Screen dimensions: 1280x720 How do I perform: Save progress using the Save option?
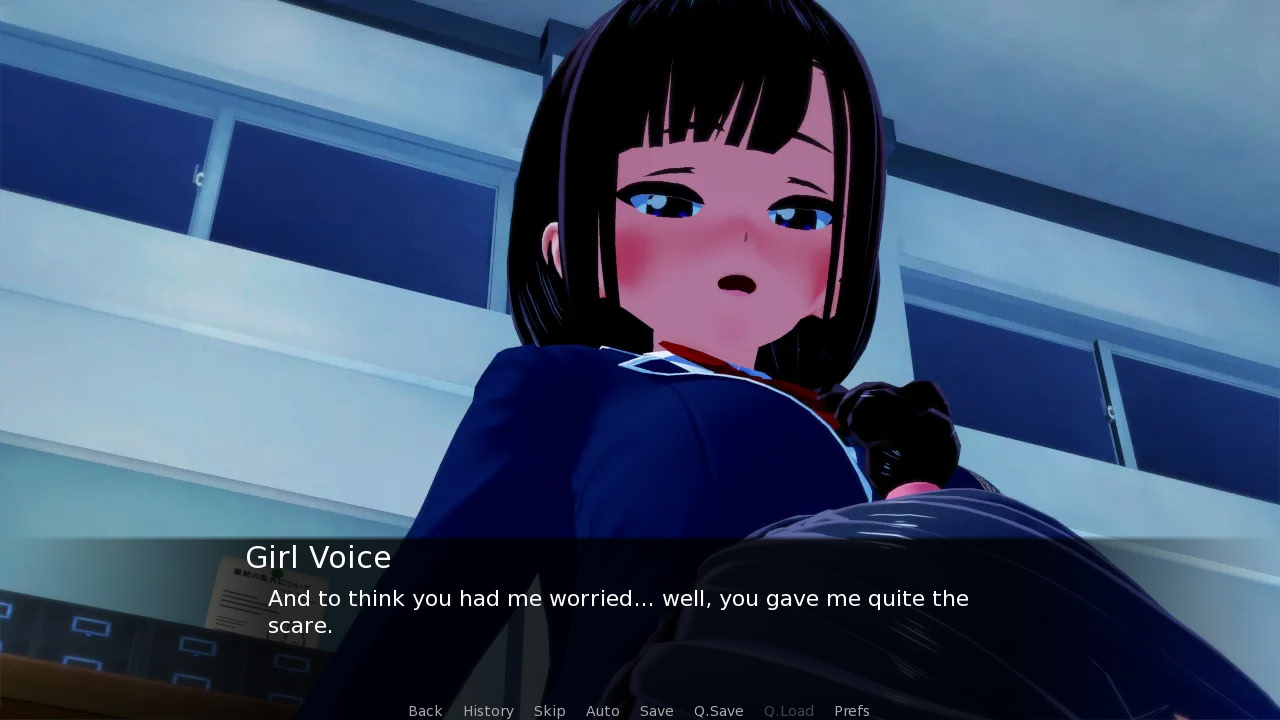pyautogui.click(x=656, y=710)
